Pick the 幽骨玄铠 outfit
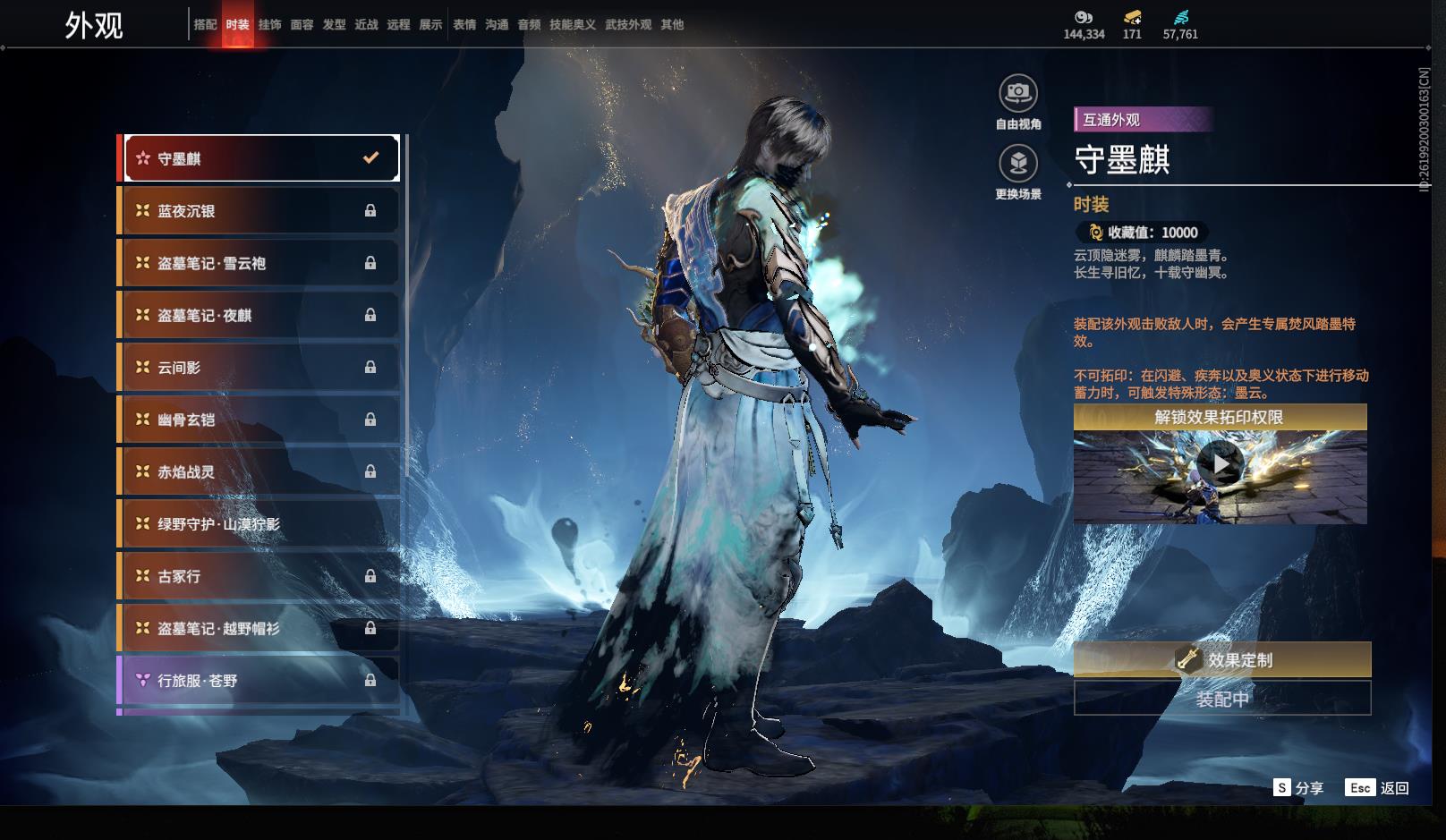 (x=259, y=420)
